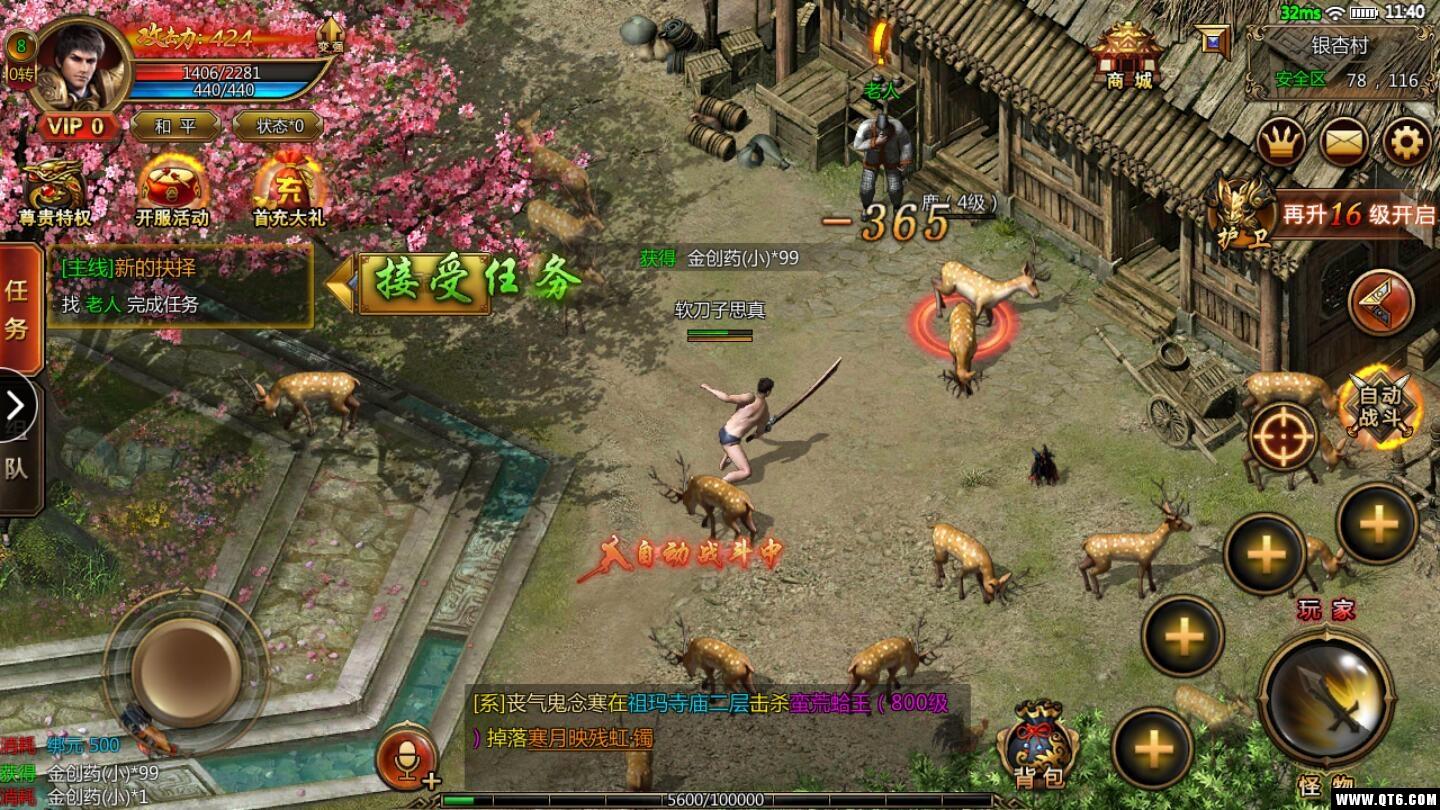Open the mail envelope icon
The image size is (1440, 810).
tap(1344, 143)
